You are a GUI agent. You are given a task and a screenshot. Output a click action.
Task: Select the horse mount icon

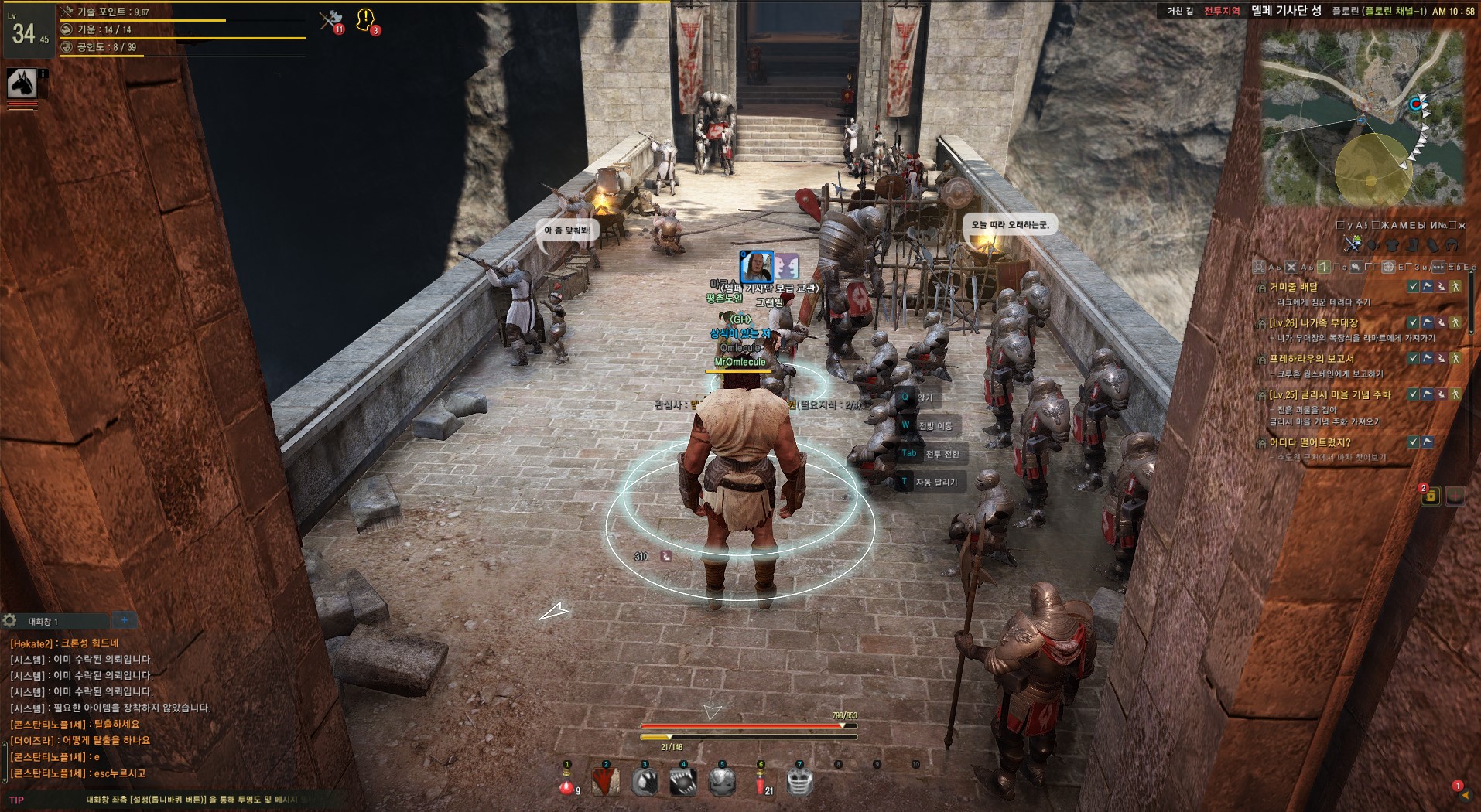tap(22, 83)
